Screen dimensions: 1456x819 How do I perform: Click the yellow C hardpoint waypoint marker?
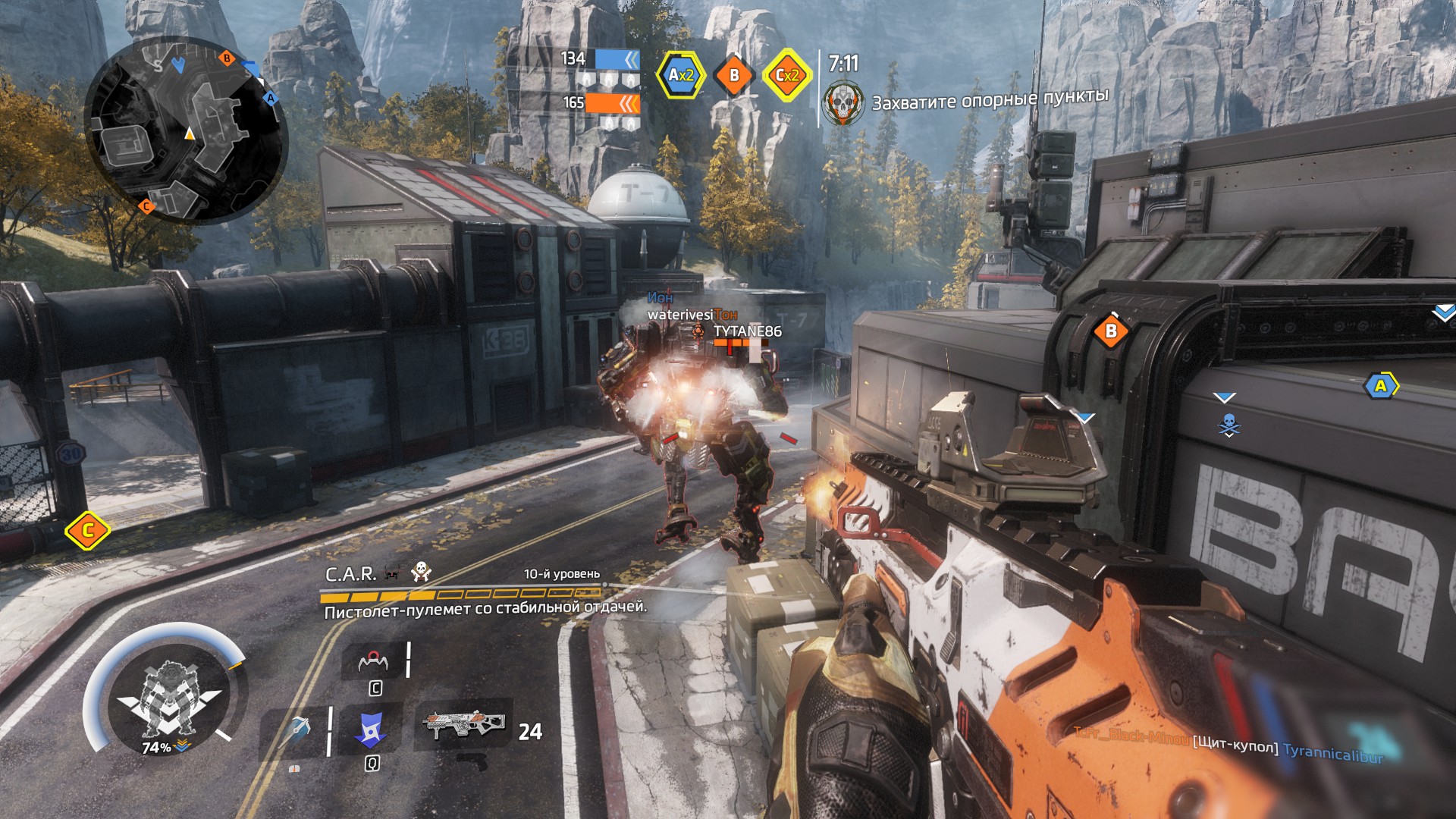(x=87, y=530)
